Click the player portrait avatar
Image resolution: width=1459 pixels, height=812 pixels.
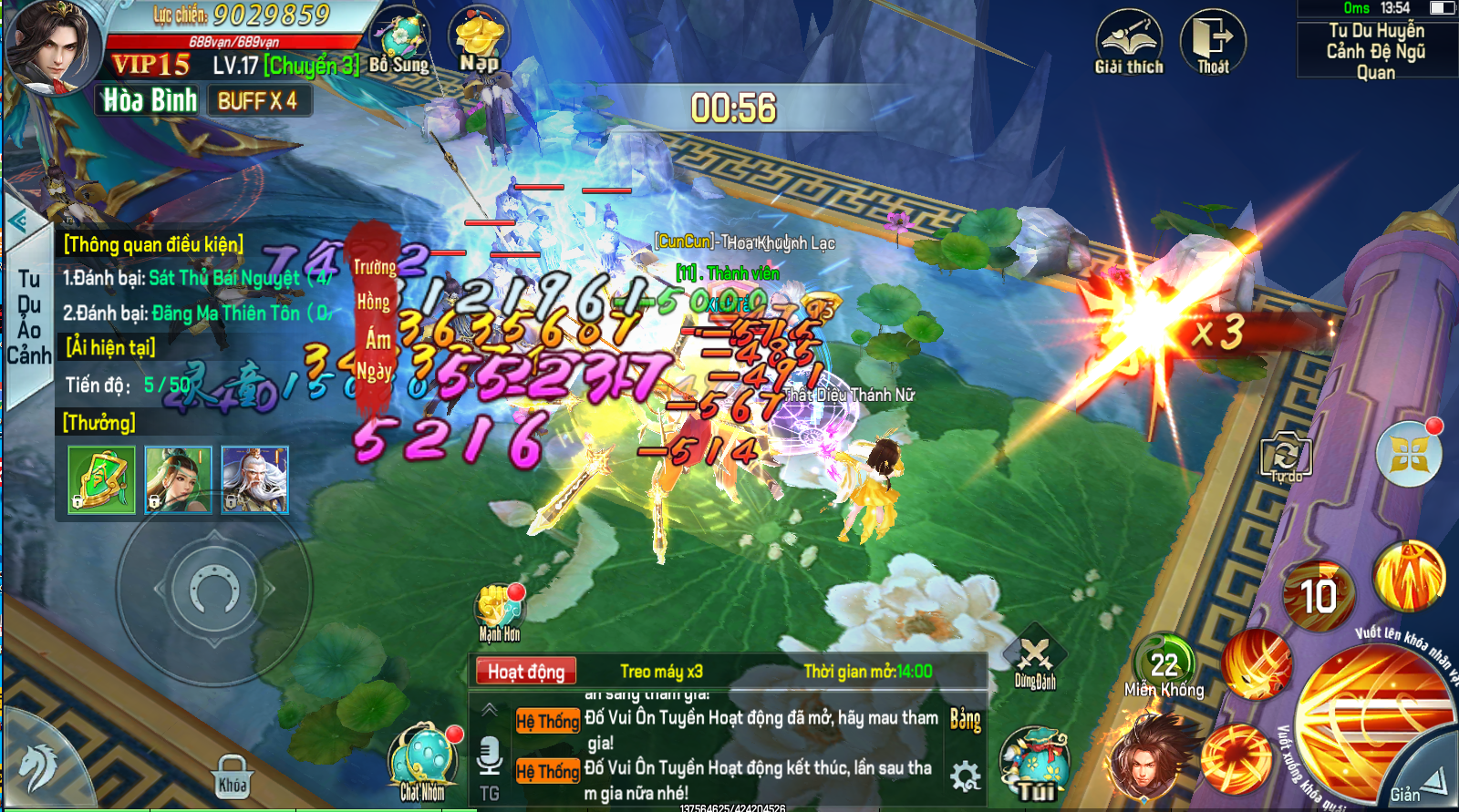point(51,47)
